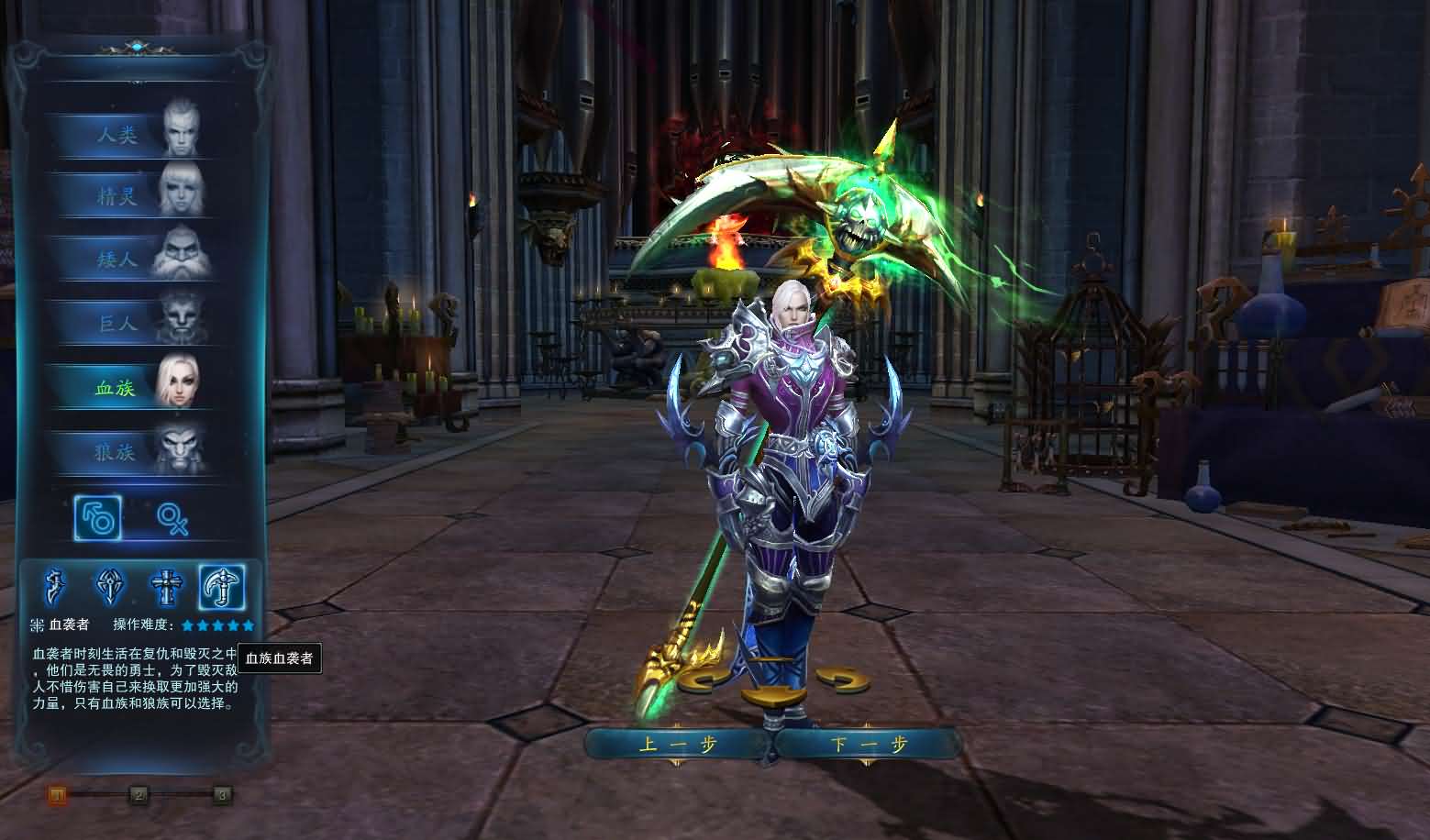Select the male gender symbol
This screenshot has width=1430, height=840.
pos(98,519)
